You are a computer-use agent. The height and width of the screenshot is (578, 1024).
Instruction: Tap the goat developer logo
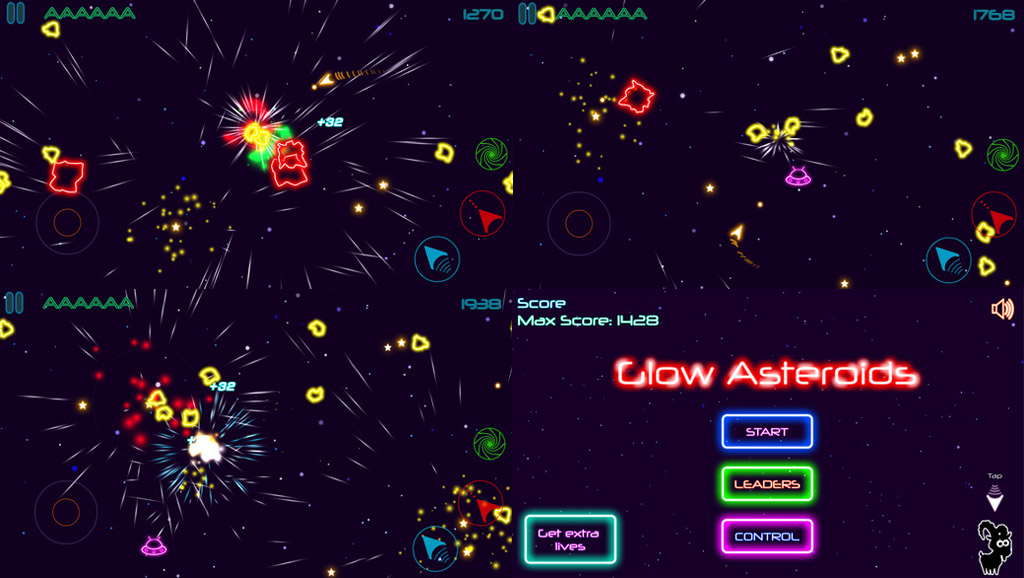click(994, 547)
